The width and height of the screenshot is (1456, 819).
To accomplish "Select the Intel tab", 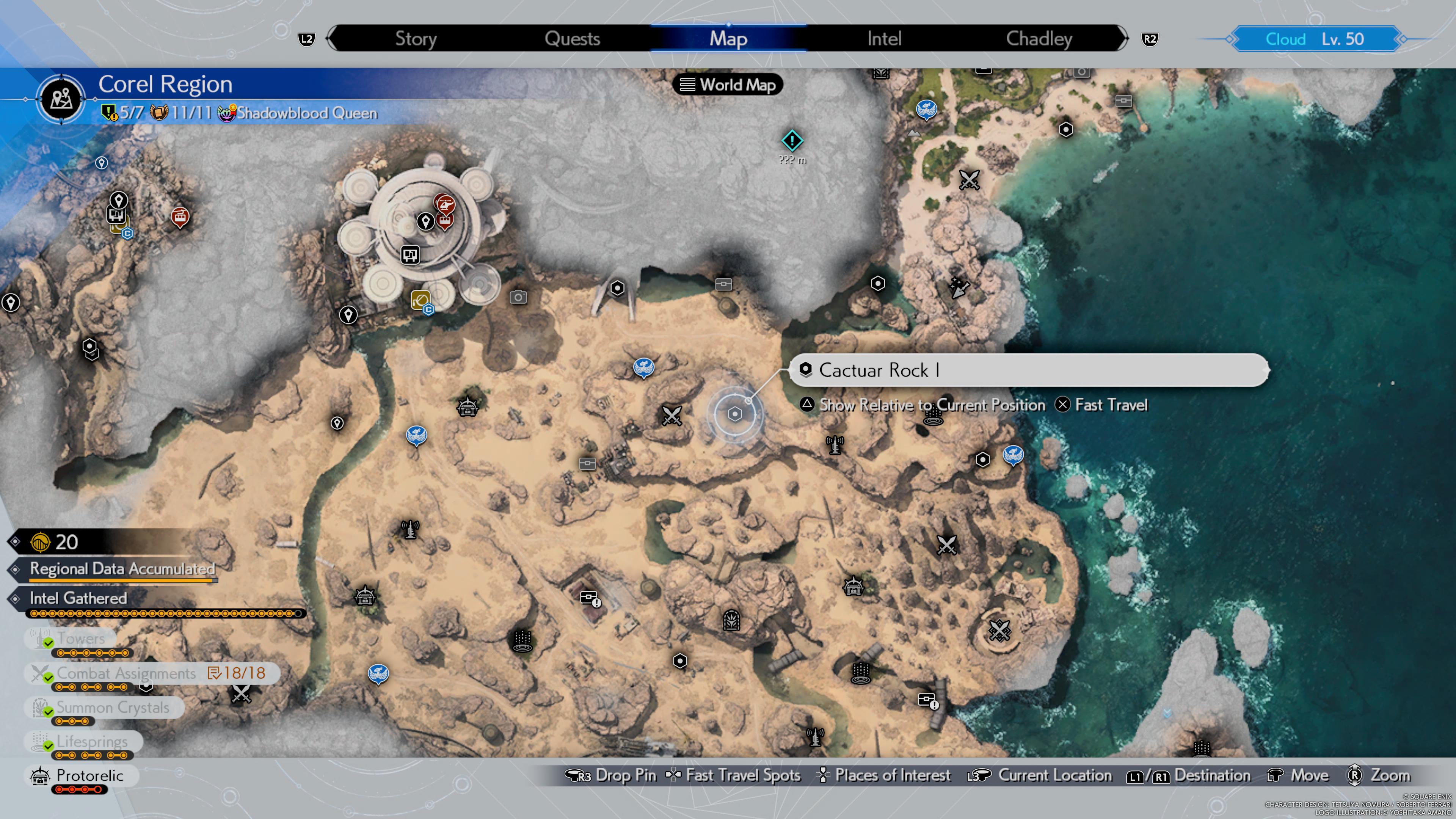I will [884, 38].
